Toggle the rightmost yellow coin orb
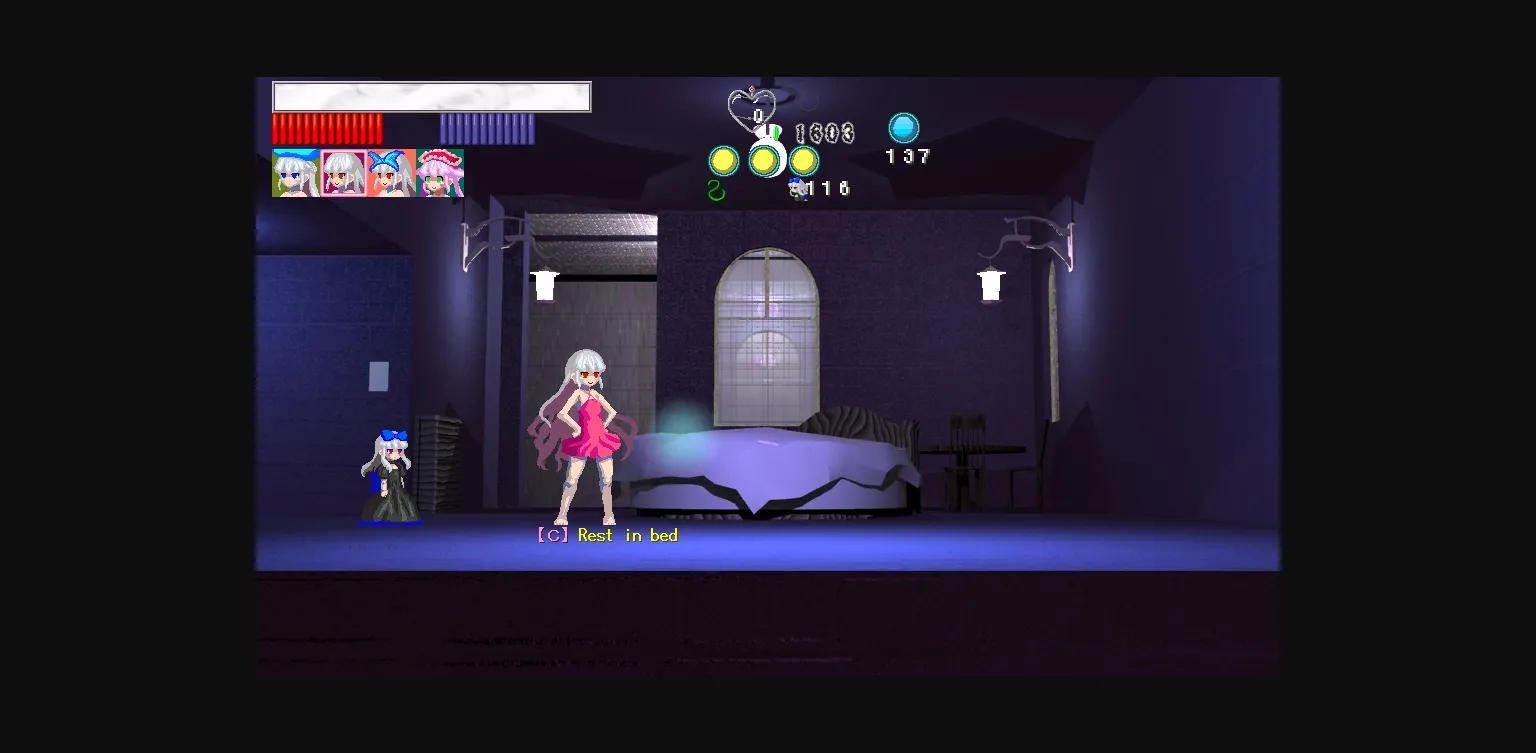This screenshot has height=753, width=1536. [x=803, y=158]
